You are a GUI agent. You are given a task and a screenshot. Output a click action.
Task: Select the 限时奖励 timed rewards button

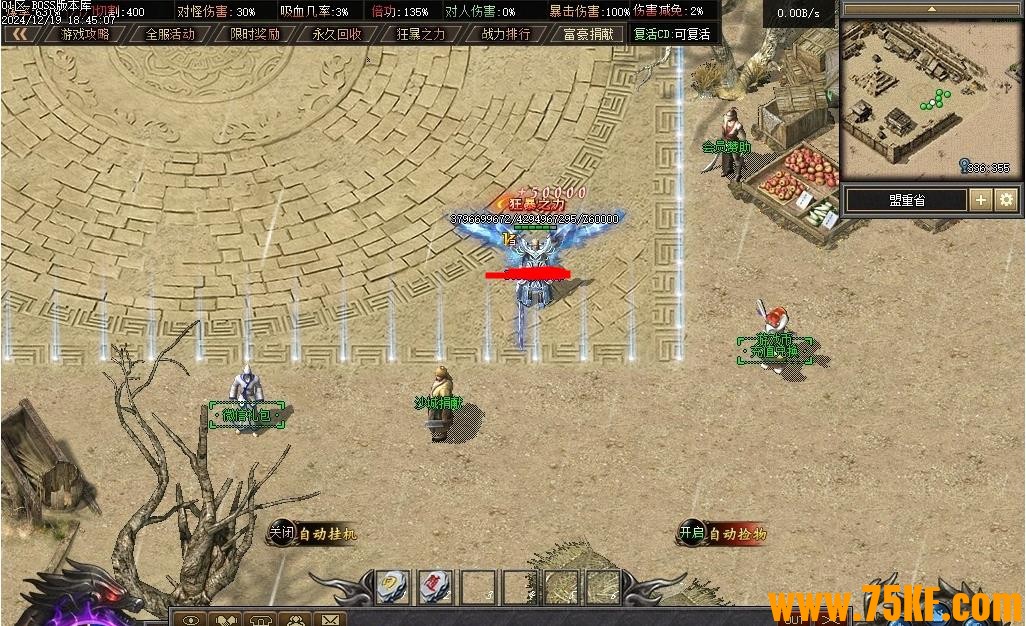tap(254, 34)
